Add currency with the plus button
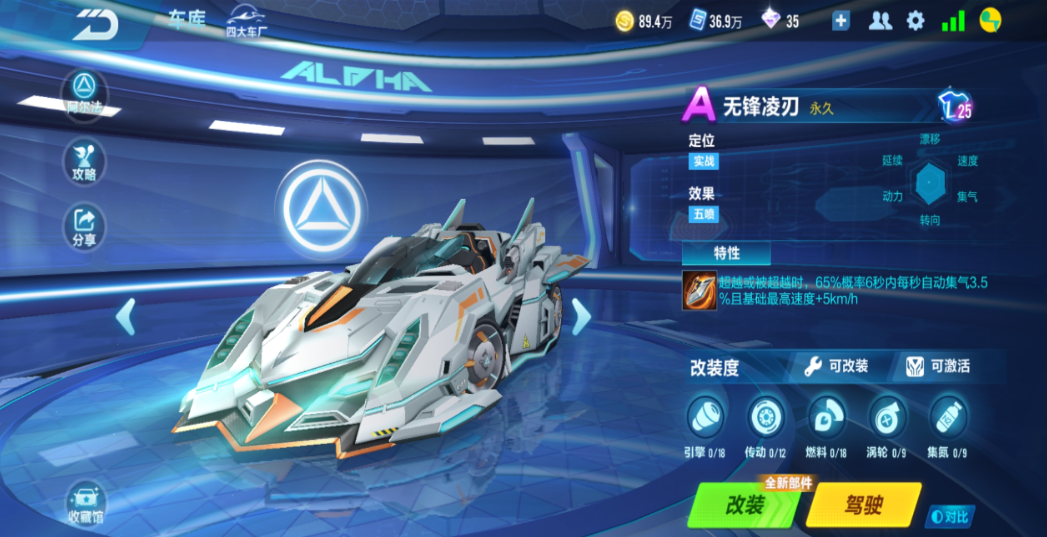The width and height of the screenshot is (1047, 537). click(840, 21)
